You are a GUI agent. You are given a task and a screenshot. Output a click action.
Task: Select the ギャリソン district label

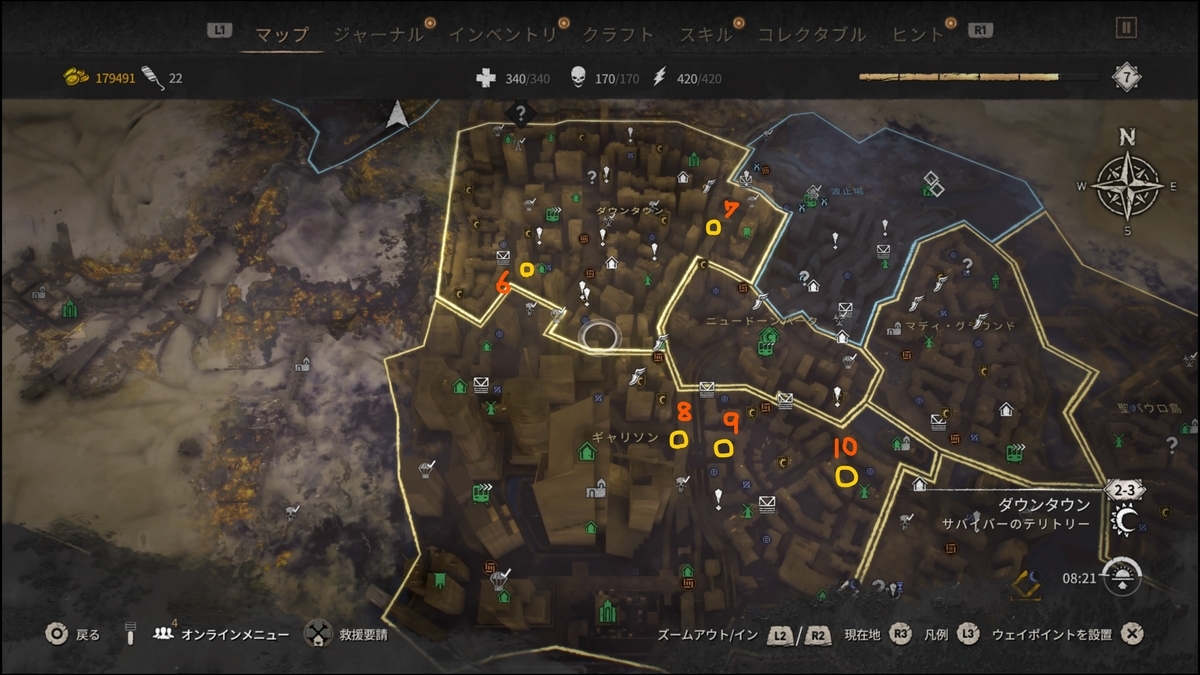coord(625,438)
